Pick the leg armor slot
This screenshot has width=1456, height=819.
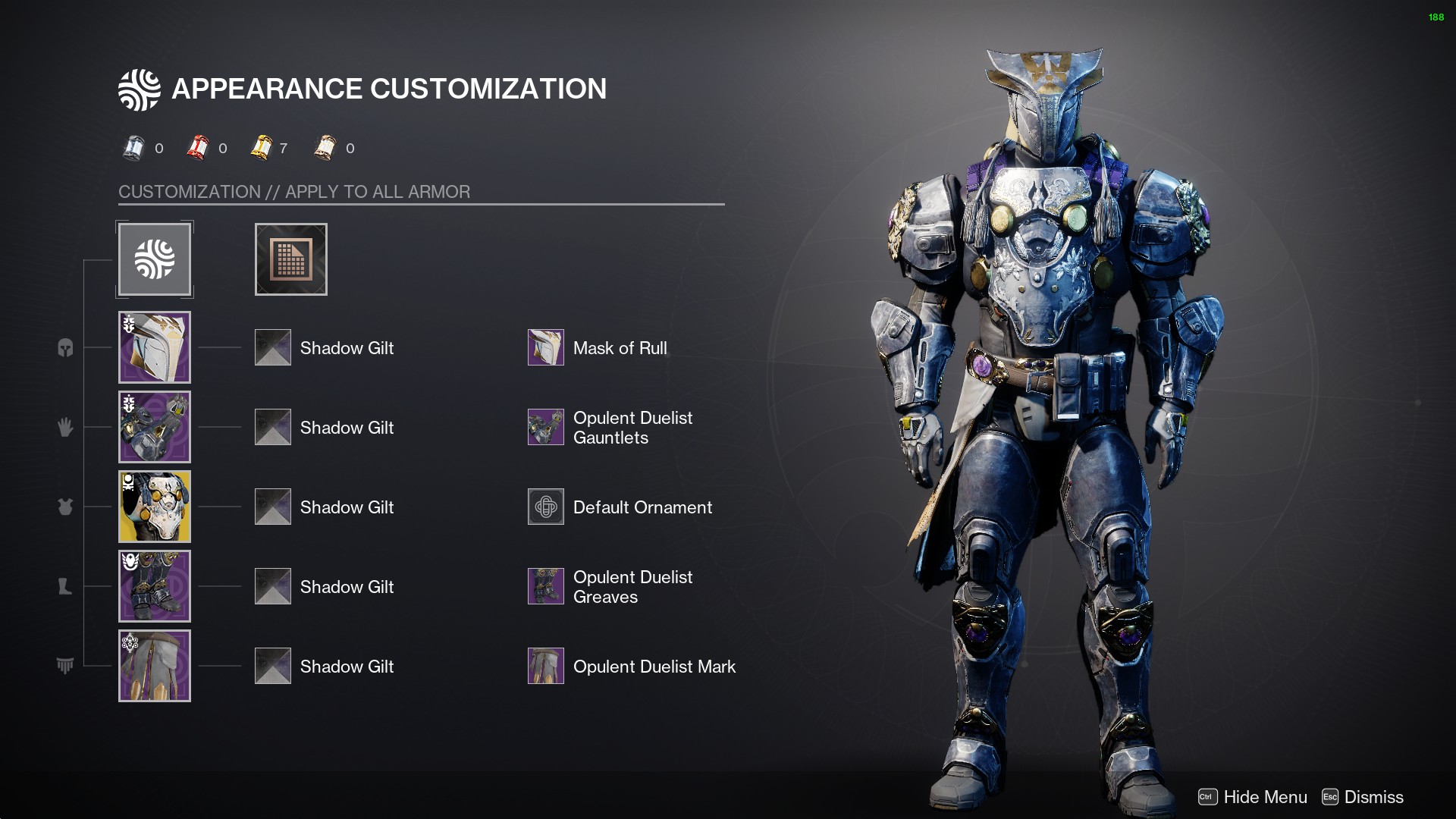(x=155, y=586)
